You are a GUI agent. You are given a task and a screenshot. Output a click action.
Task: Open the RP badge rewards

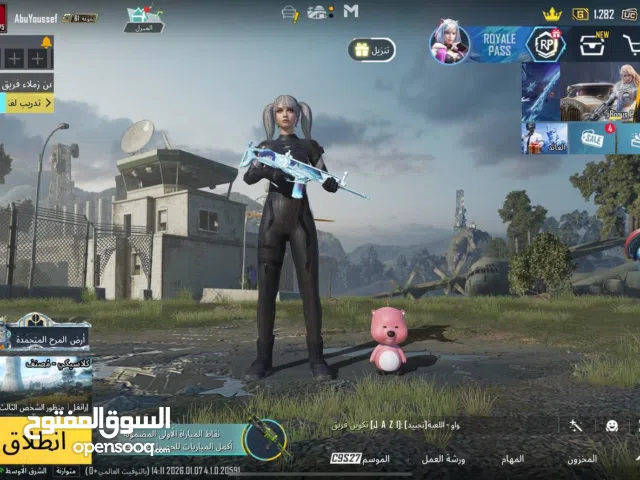pos(546,44)
